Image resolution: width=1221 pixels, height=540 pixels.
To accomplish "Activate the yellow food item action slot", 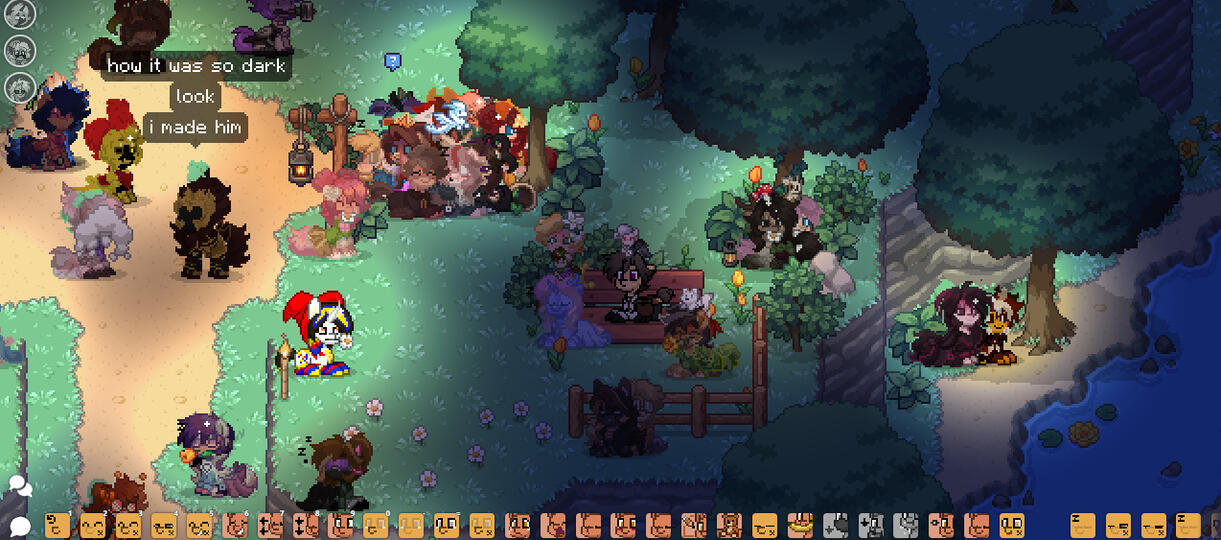I will point(799,525).
